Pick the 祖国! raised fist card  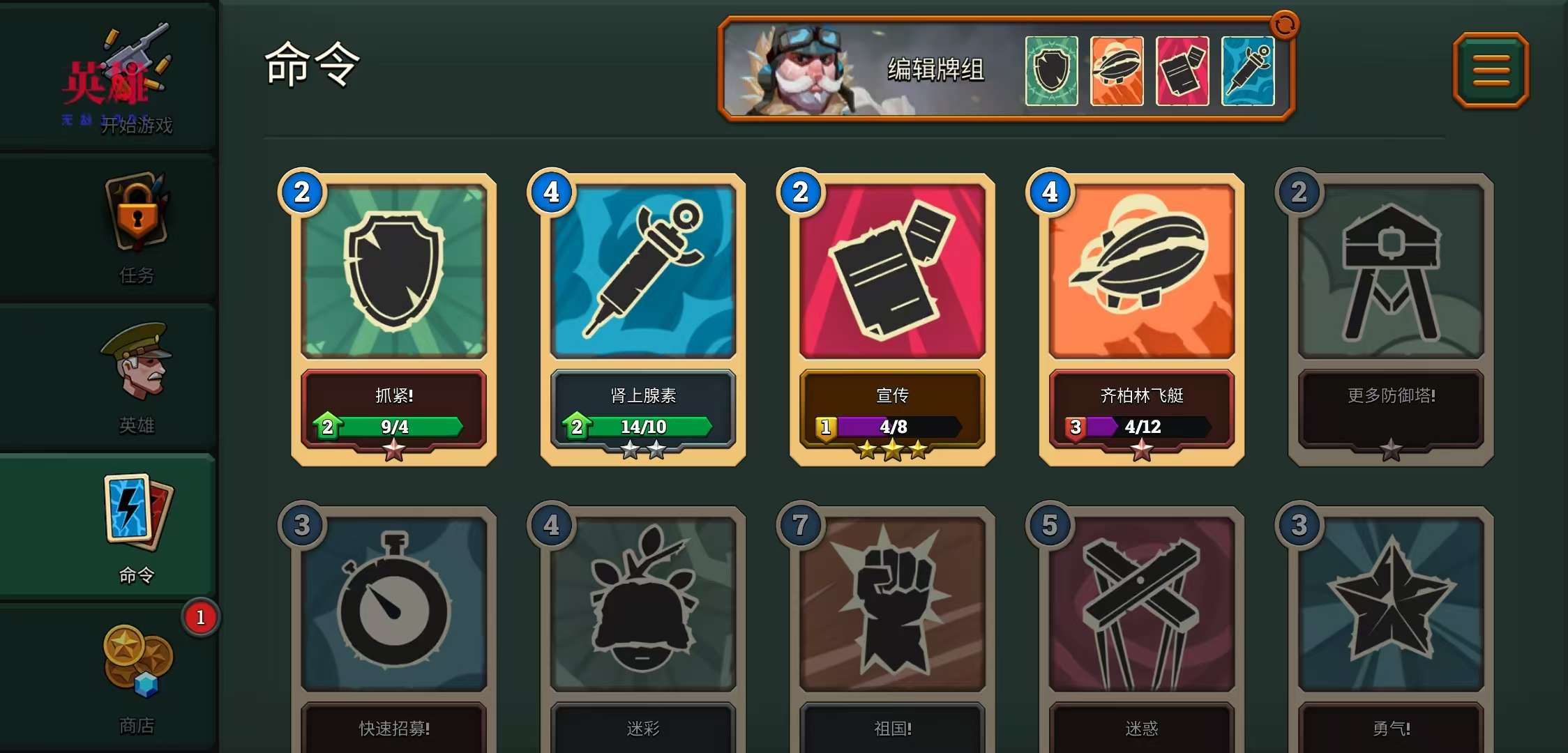[x=892, y=627]
